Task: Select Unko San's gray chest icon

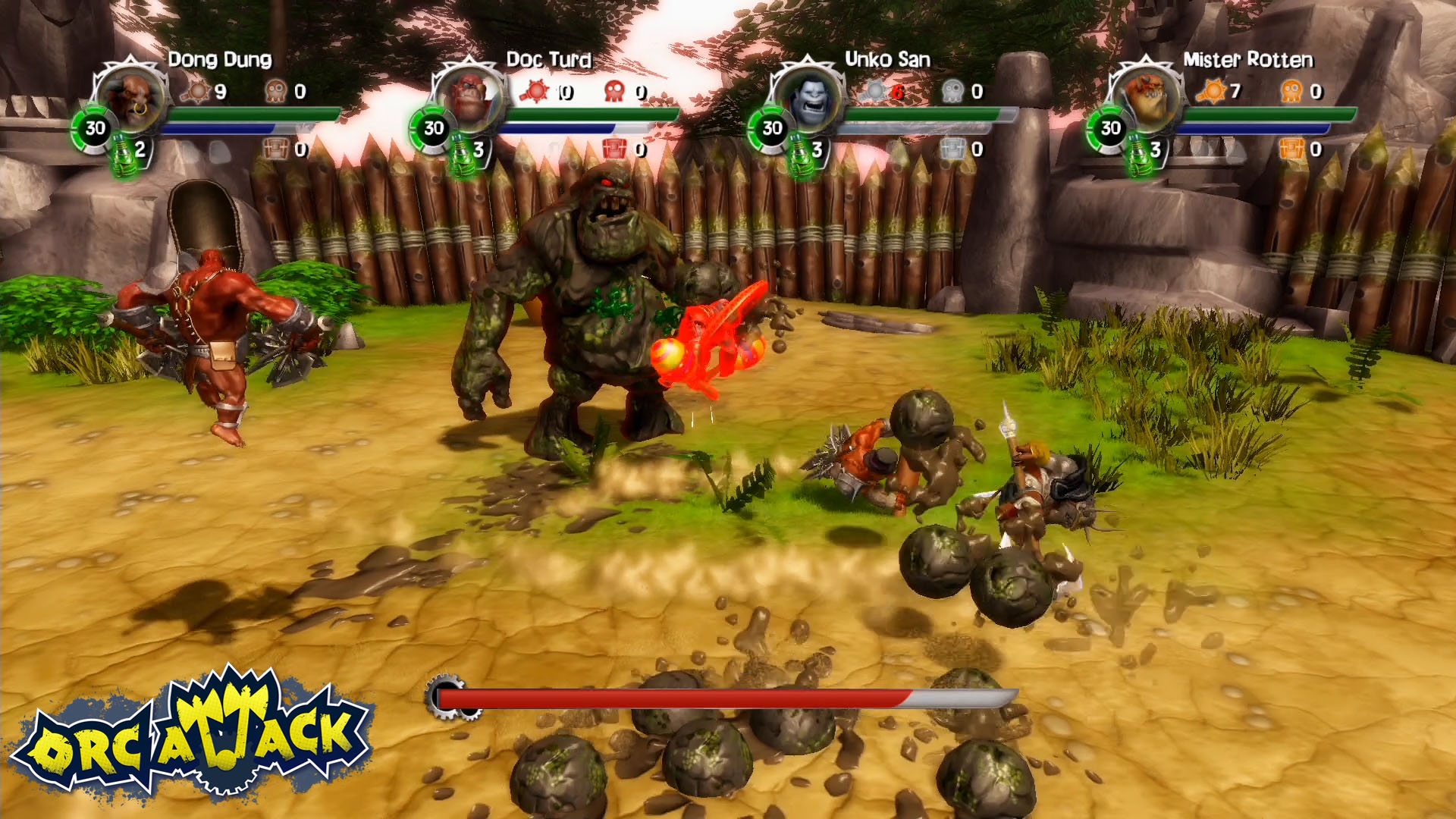Action: point(954,149)
